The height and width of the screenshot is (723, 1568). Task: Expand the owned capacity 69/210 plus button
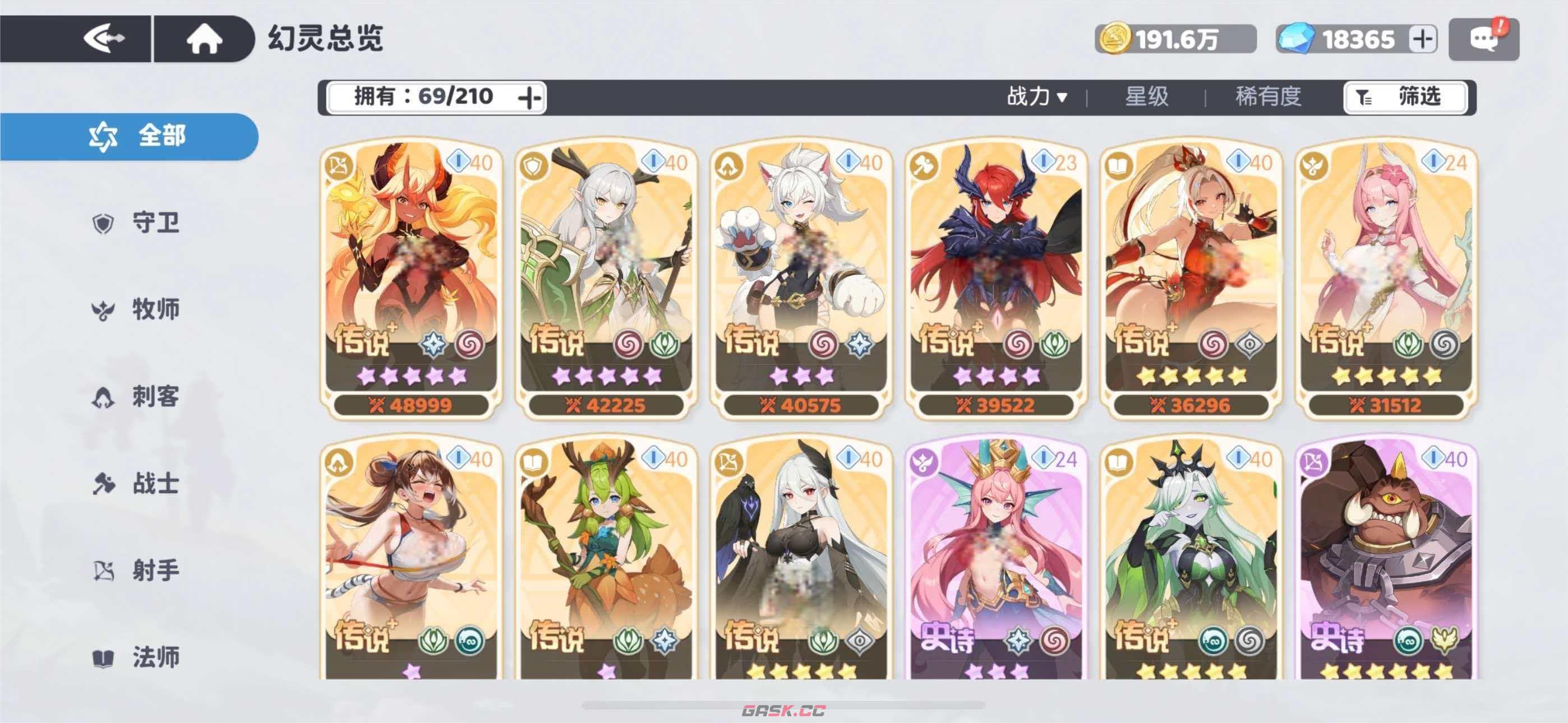tap(529, 98)
